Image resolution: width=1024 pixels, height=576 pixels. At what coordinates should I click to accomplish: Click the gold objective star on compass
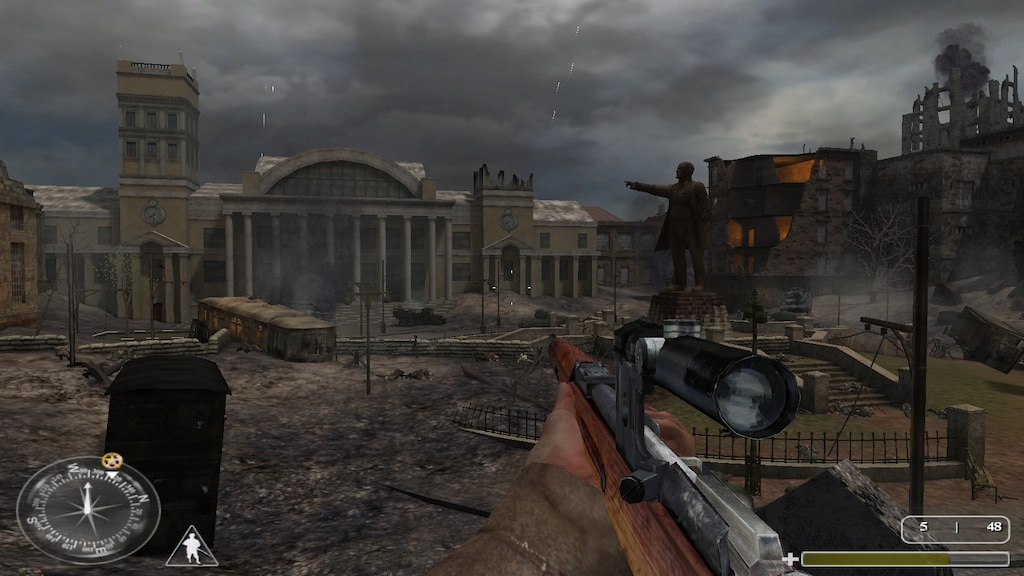112,460
